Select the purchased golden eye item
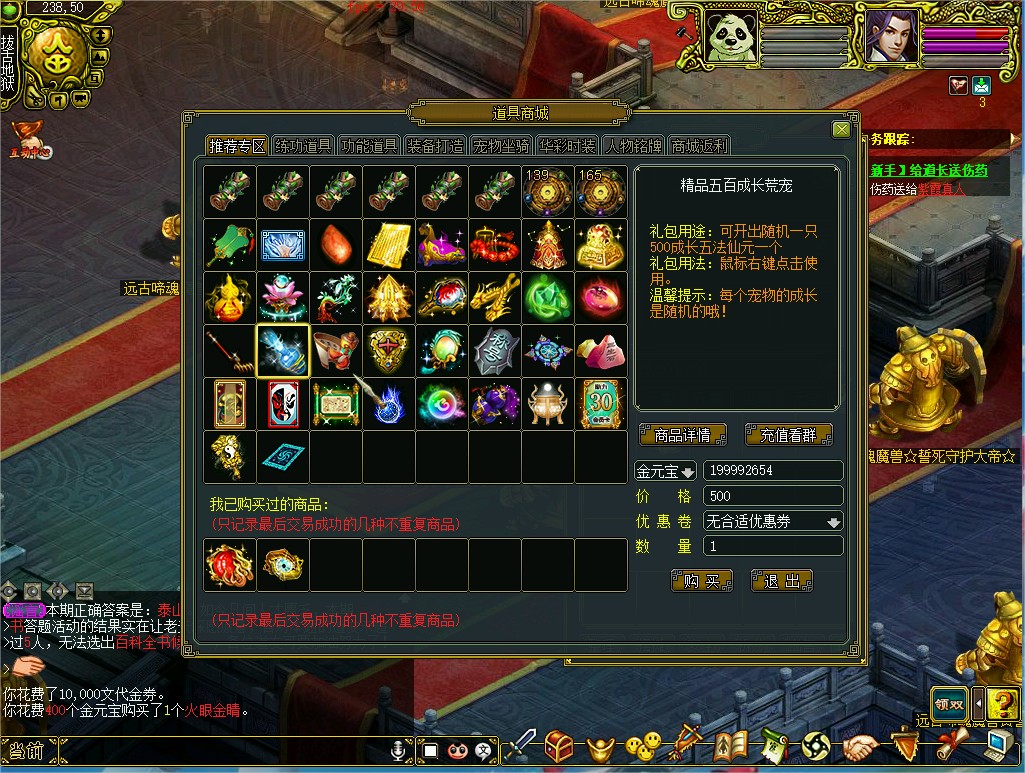Viewport: 1025px width, 773px height. [283, 565]
